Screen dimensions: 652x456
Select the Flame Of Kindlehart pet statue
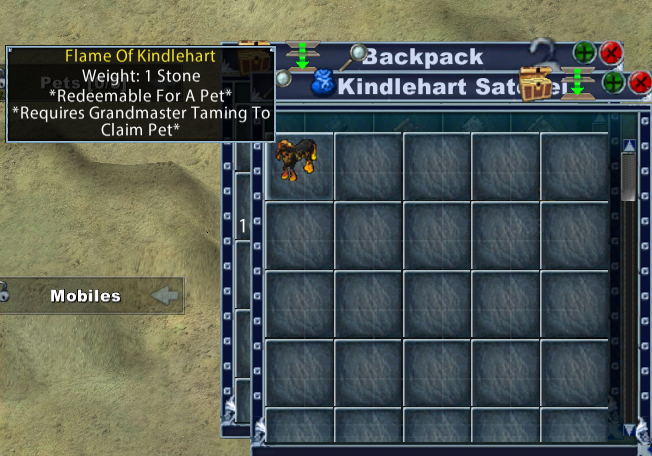tap(298, 160)
